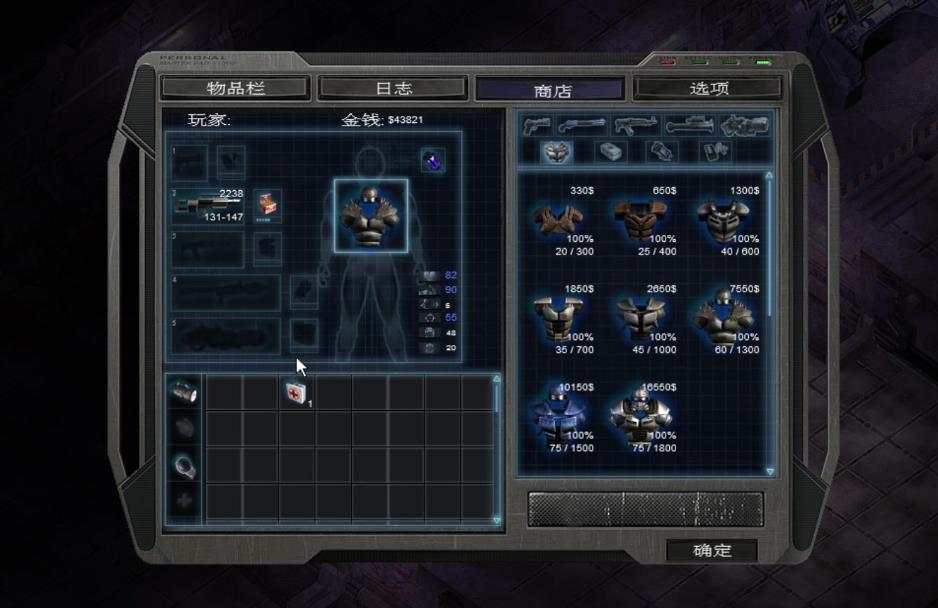Show the rocket launcher category
Image resolution: width=938 pixels, height=608 pixels.
(x=689, y=126)
